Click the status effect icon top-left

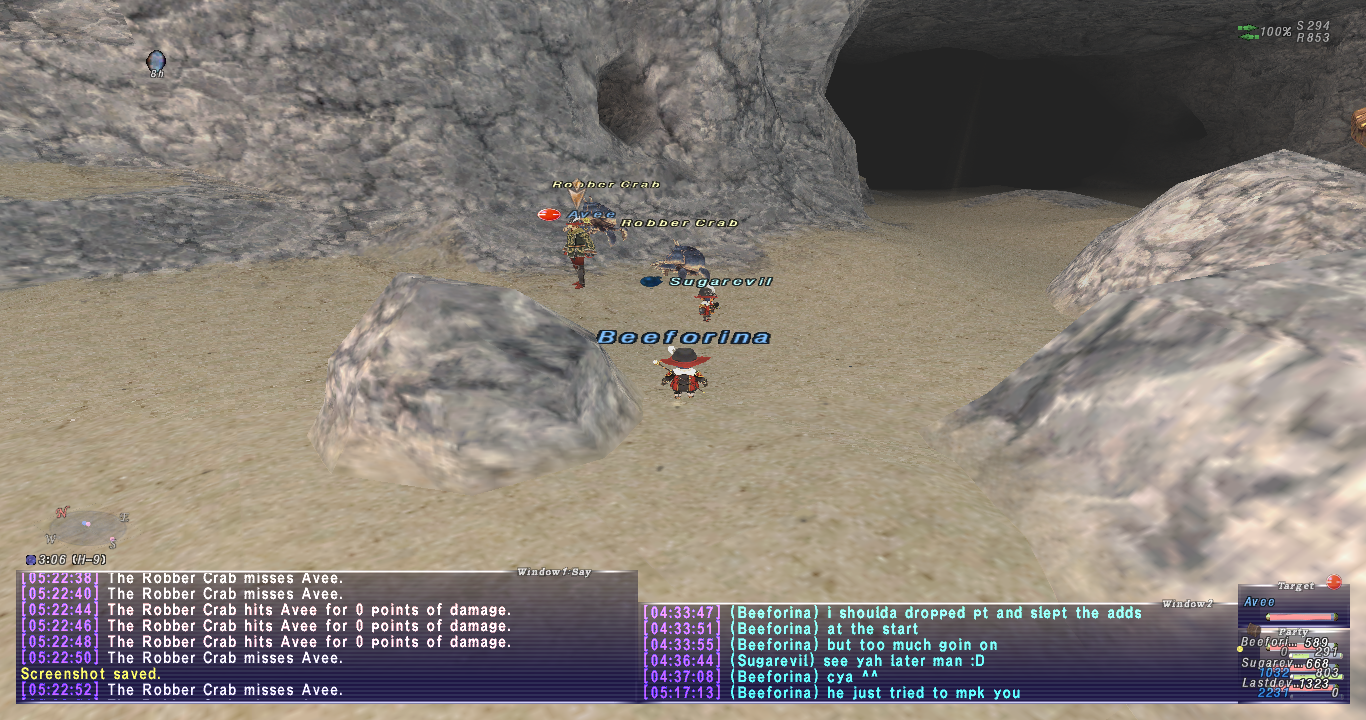pos(155,61)
